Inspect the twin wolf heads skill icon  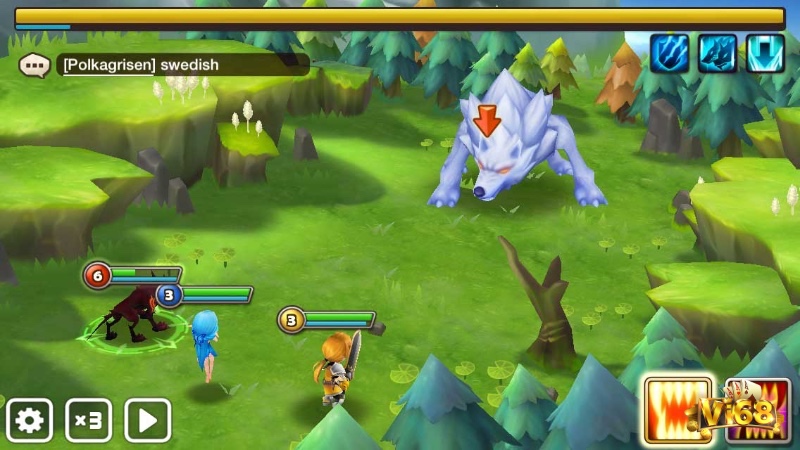[717, 53]
